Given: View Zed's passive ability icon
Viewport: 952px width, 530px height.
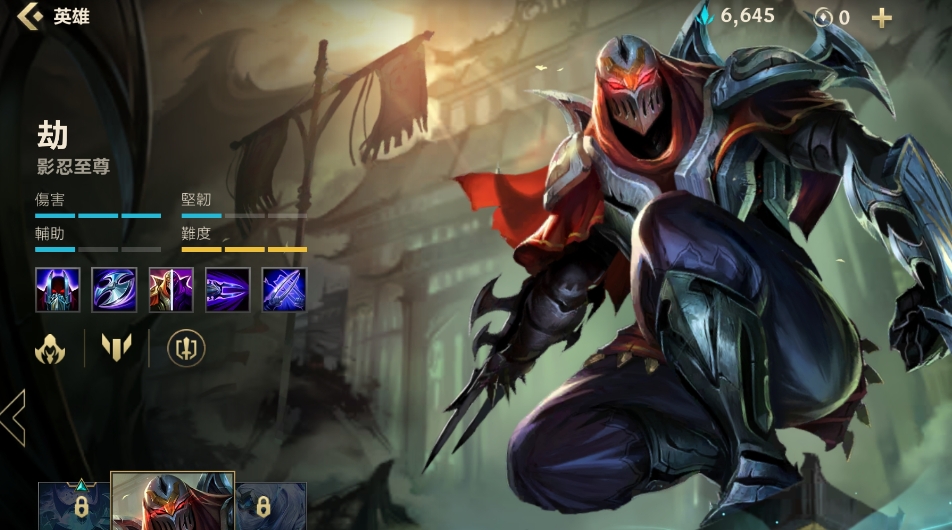Looking at the screenshot, I should coord(57,289).
